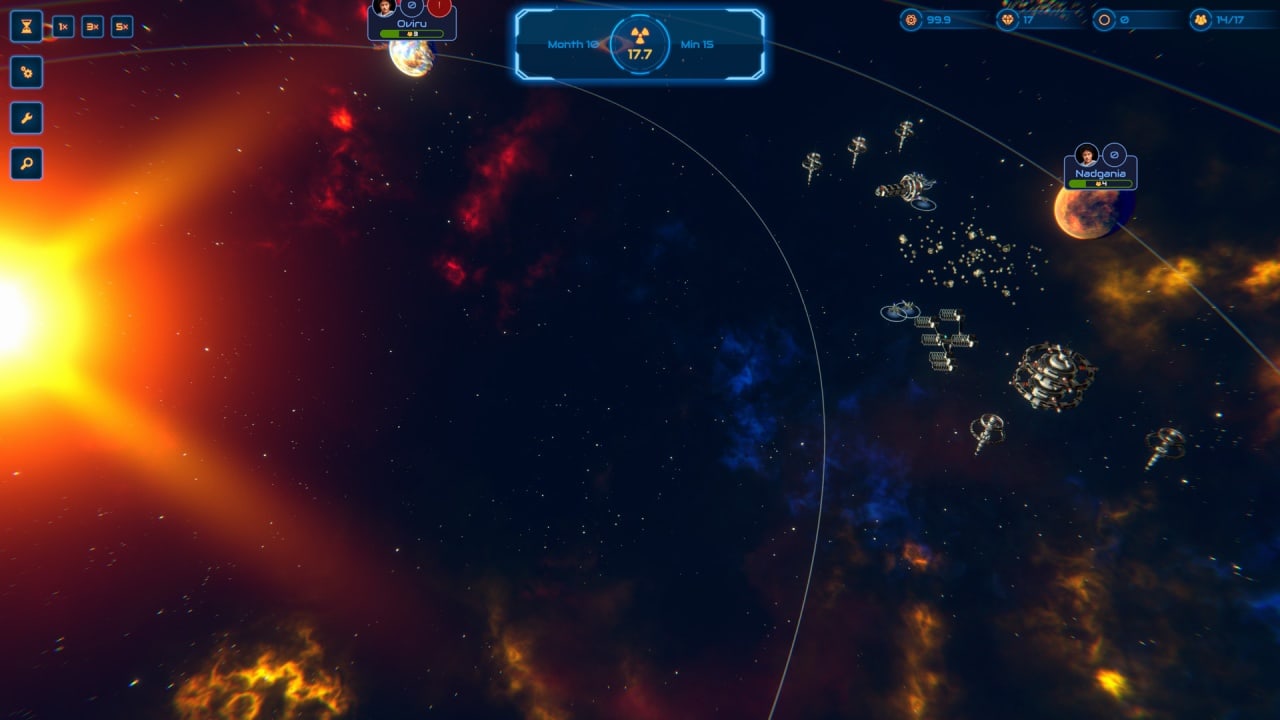This screenshot has height=720, width=1280.
Task: Activate the magnifying glass search button
Action: tap(26, 164)
